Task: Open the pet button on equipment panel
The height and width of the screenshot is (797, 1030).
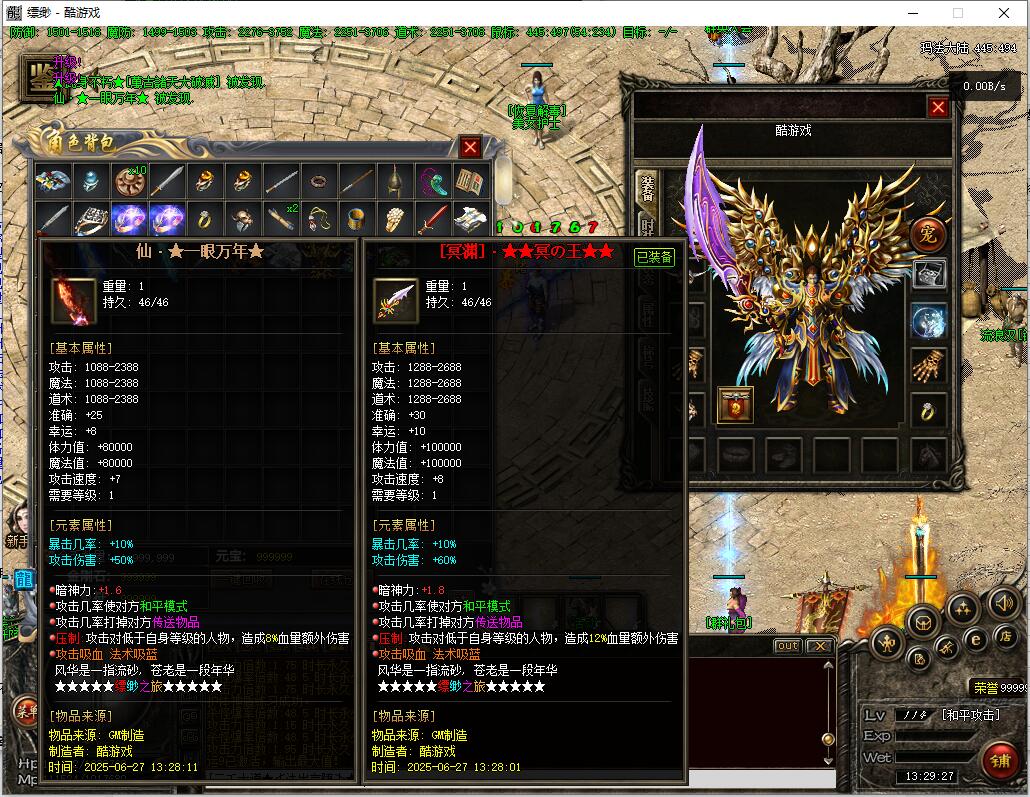Action: pos(928,234)
